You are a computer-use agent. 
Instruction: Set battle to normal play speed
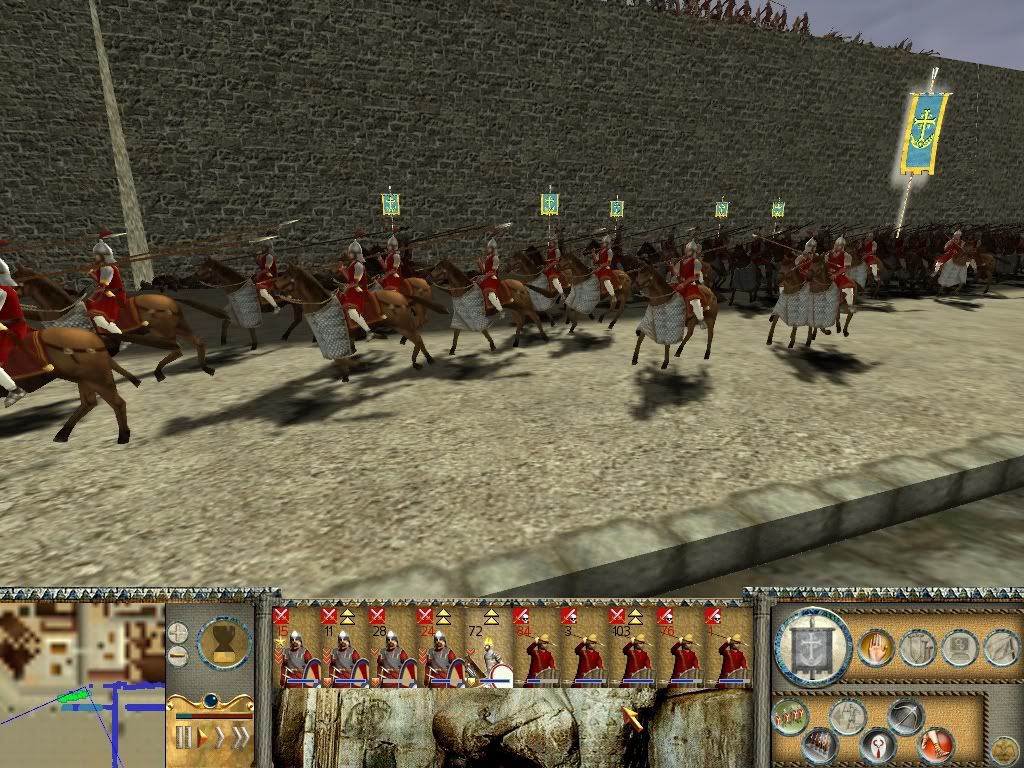coord(203,738)
